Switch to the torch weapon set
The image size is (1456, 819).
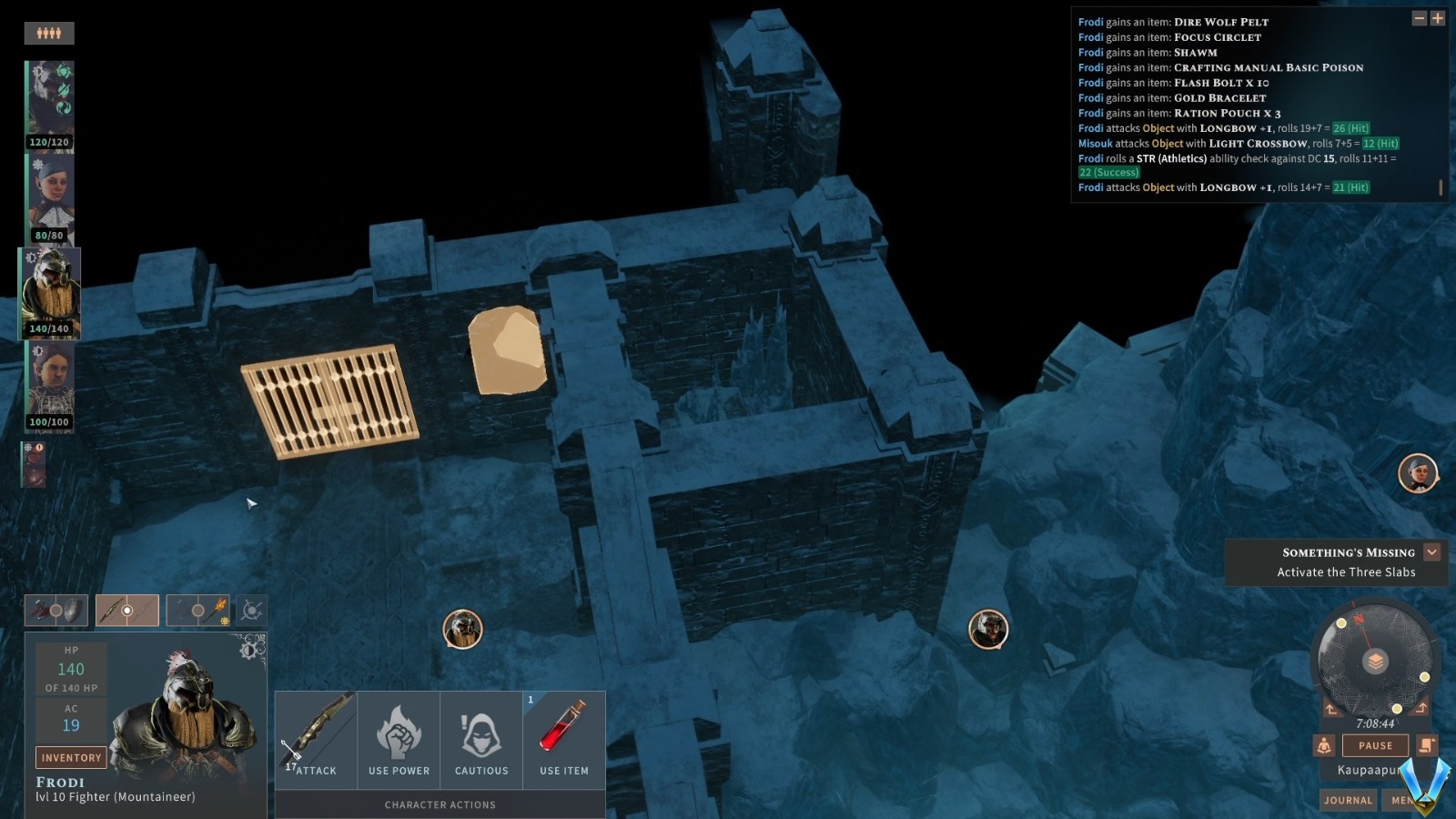(199, 611)
